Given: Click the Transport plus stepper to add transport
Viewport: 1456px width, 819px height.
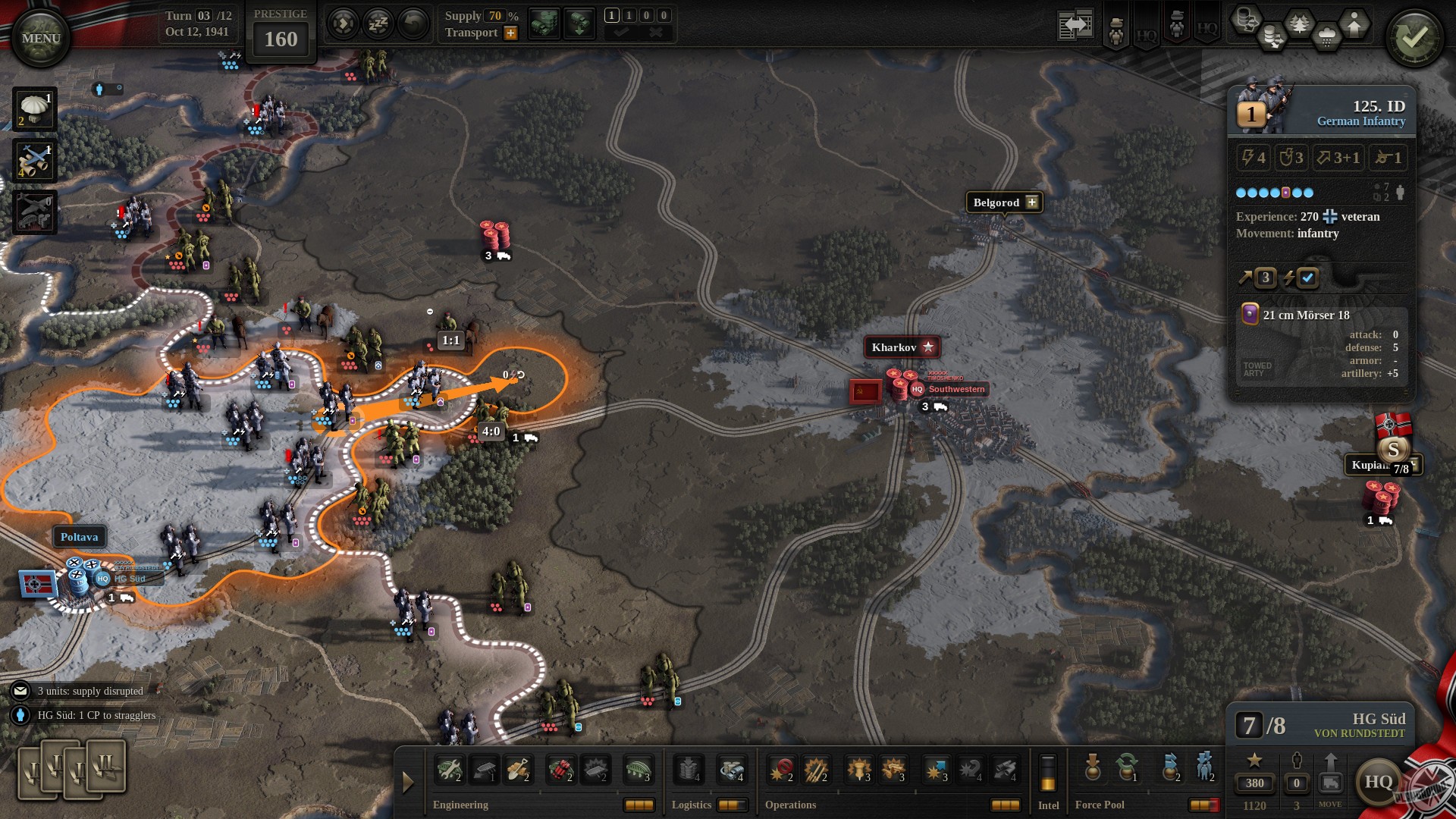Looking at the screenshot, I should 510,33.
